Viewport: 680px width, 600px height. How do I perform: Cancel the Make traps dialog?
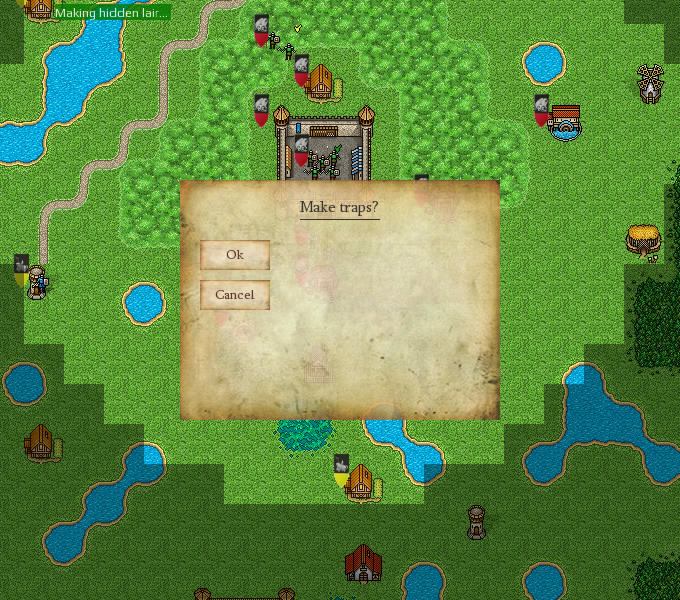point(235,295)
